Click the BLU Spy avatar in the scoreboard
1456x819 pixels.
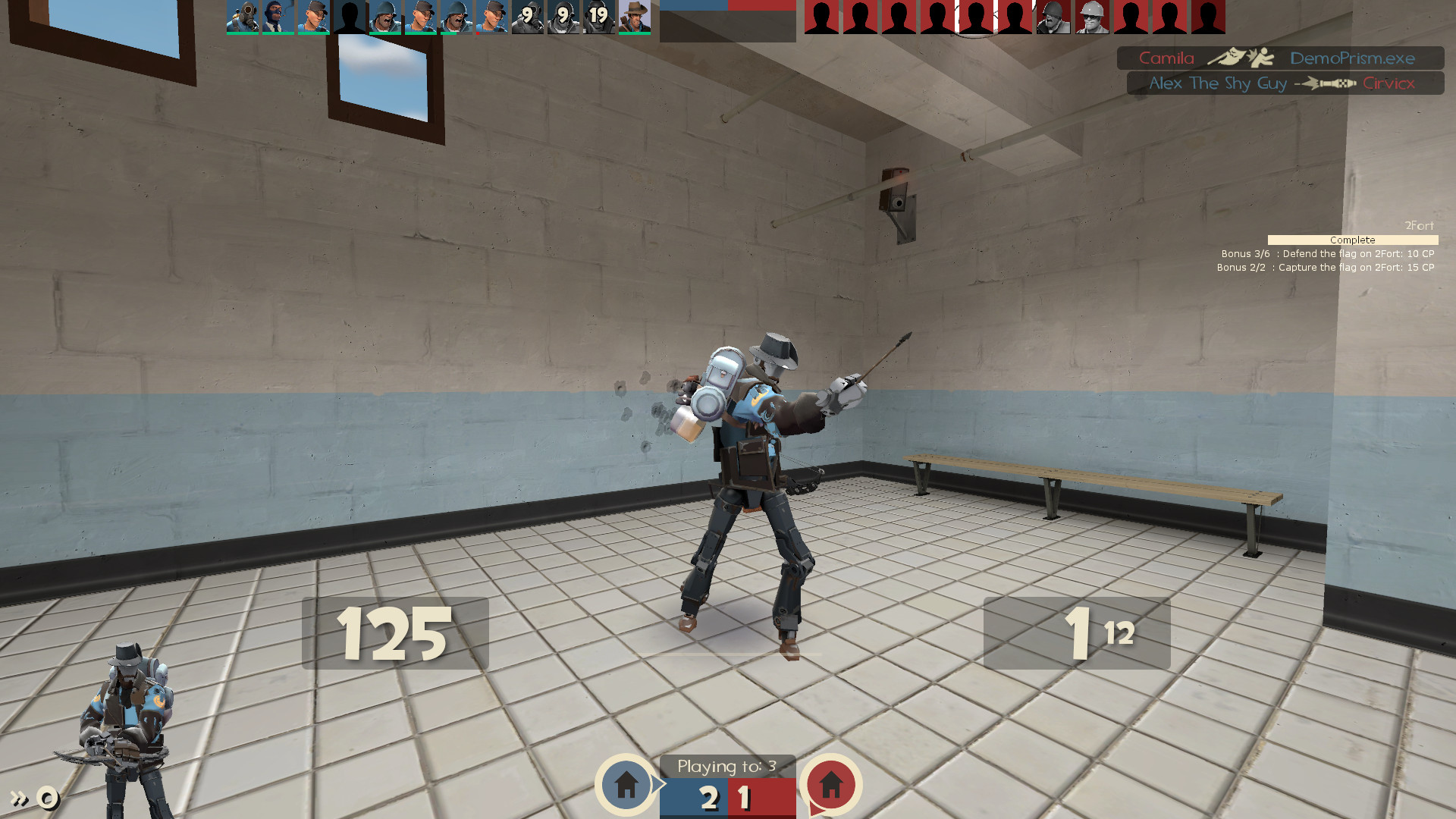coord(277,17)
